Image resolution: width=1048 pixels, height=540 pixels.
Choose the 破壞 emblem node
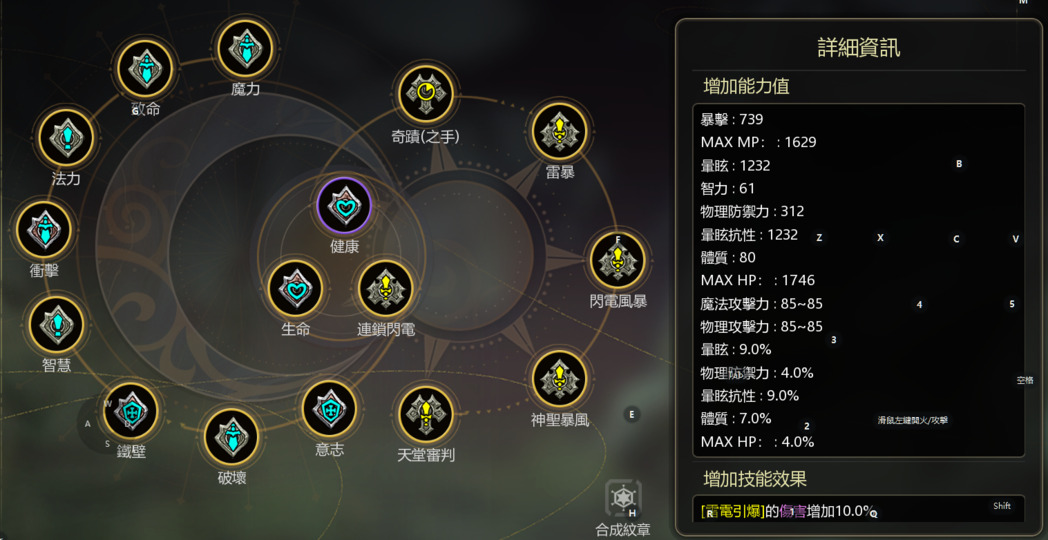(x=232, y=436)
